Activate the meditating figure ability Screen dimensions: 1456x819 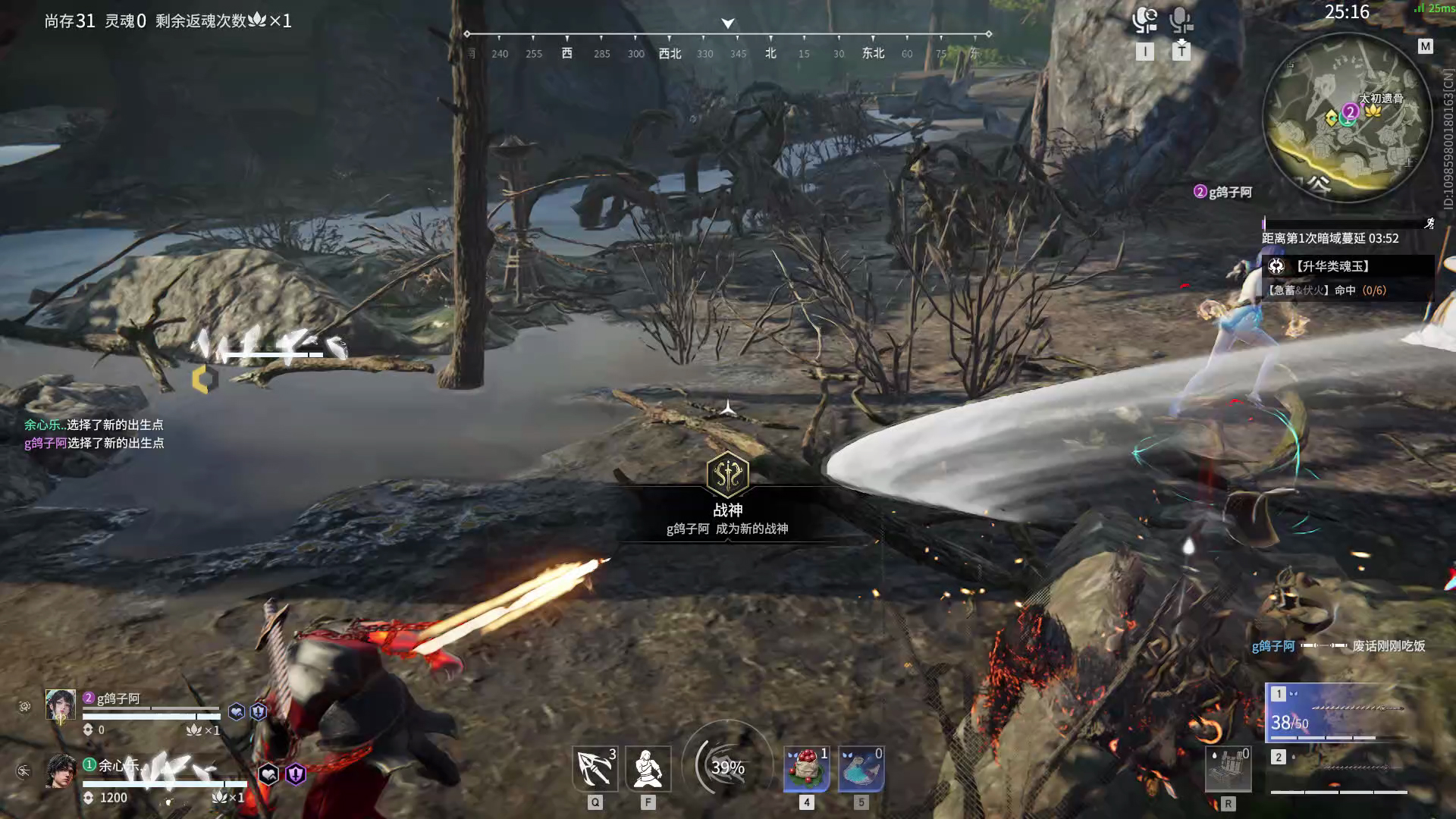click(648, 768)
